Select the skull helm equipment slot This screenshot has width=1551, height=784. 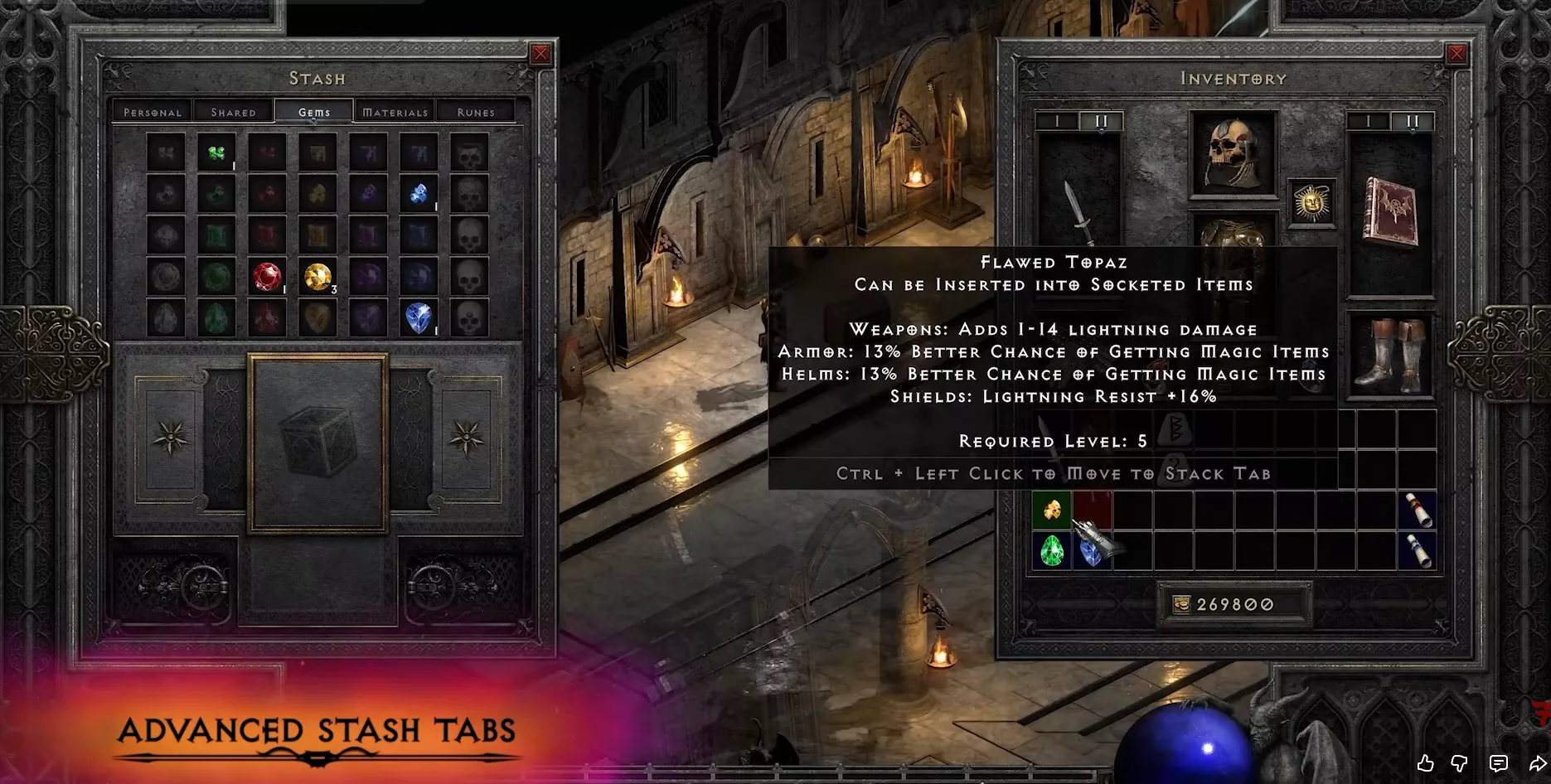pyautogui.click(x=1233, y=154)
